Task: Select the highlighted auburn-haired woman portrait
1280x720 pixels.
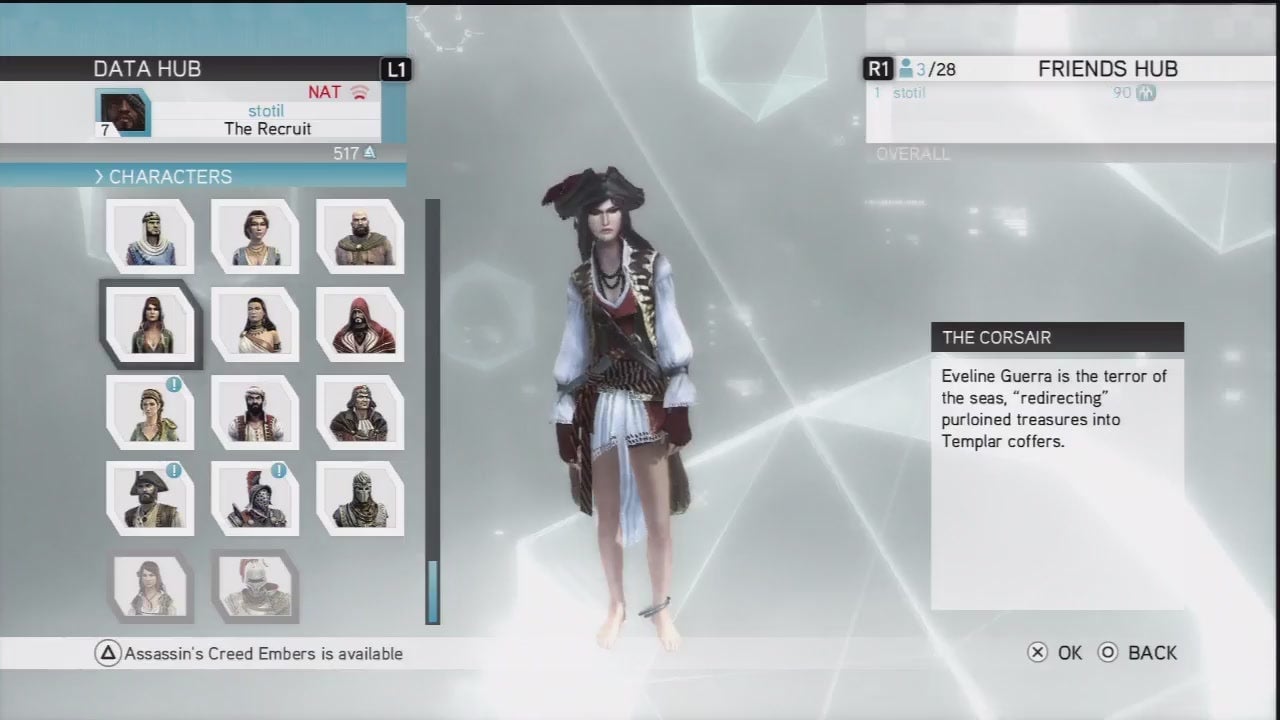Action: tap(150, 324)
